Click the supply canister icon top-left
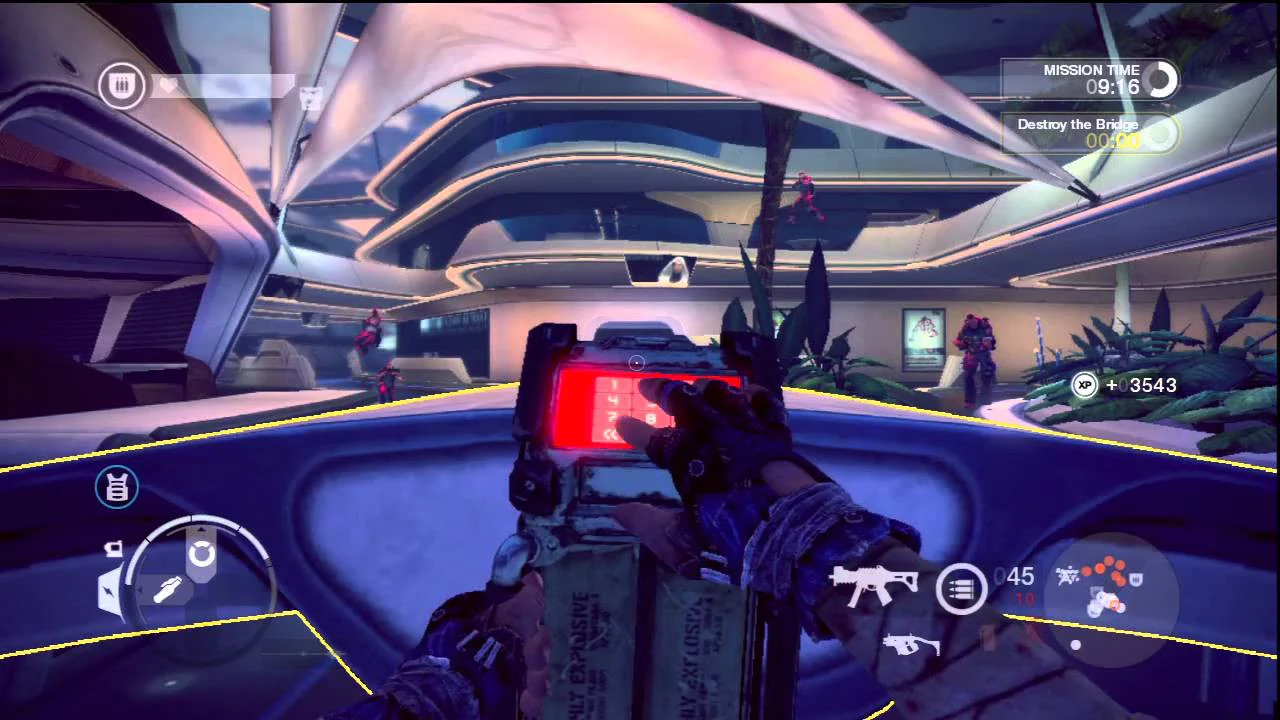The image size is (1280, 720). tap(120, 85)
